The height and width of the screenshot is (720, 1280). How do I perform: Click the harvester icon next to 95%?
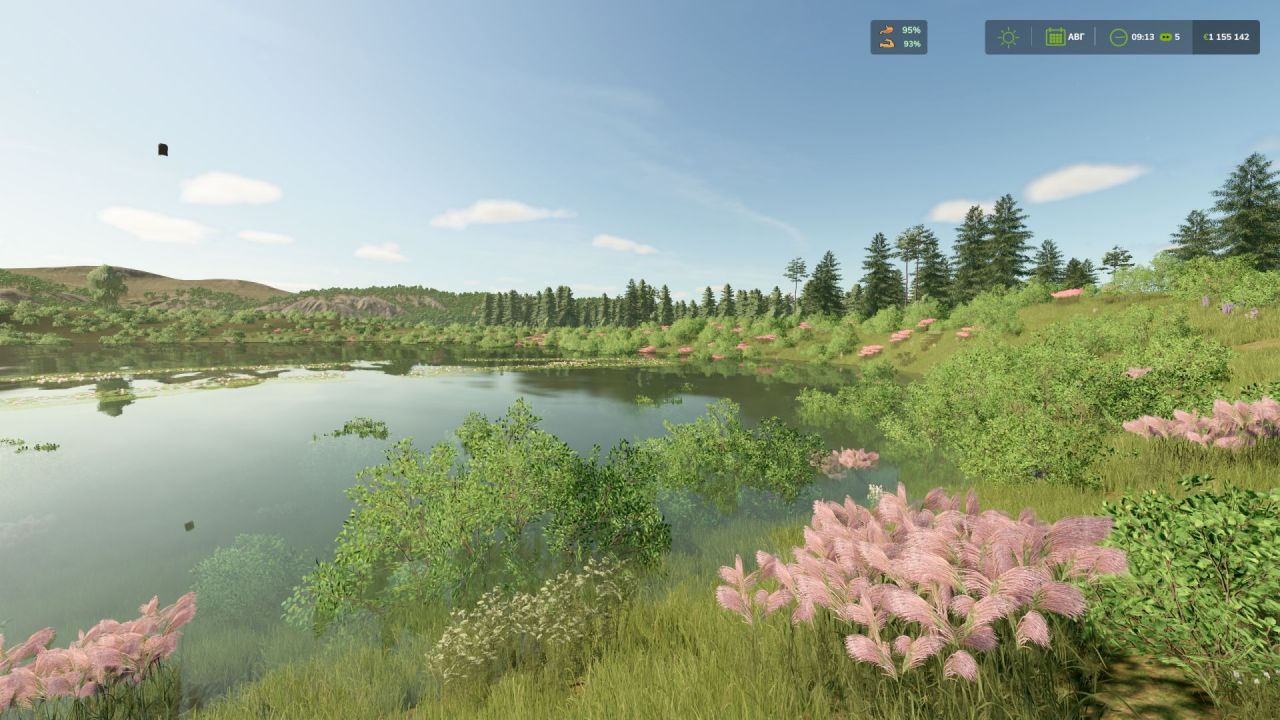pos(887,30)
